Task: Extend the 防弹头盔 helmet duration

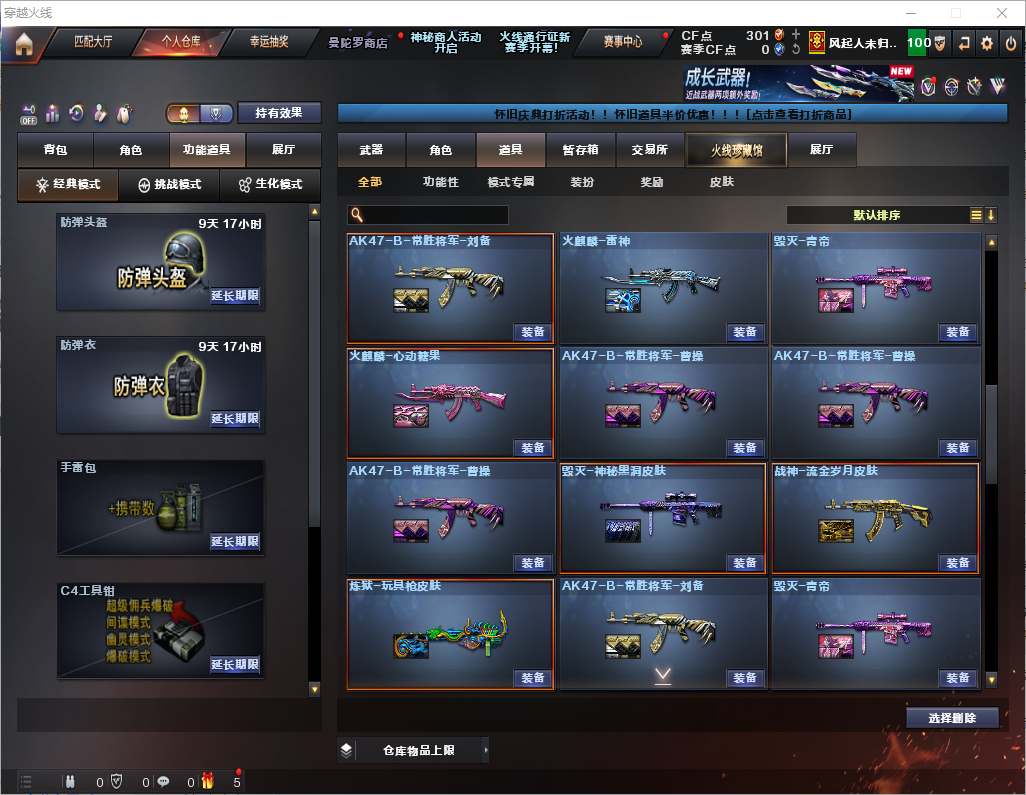Action: (235, 296)
